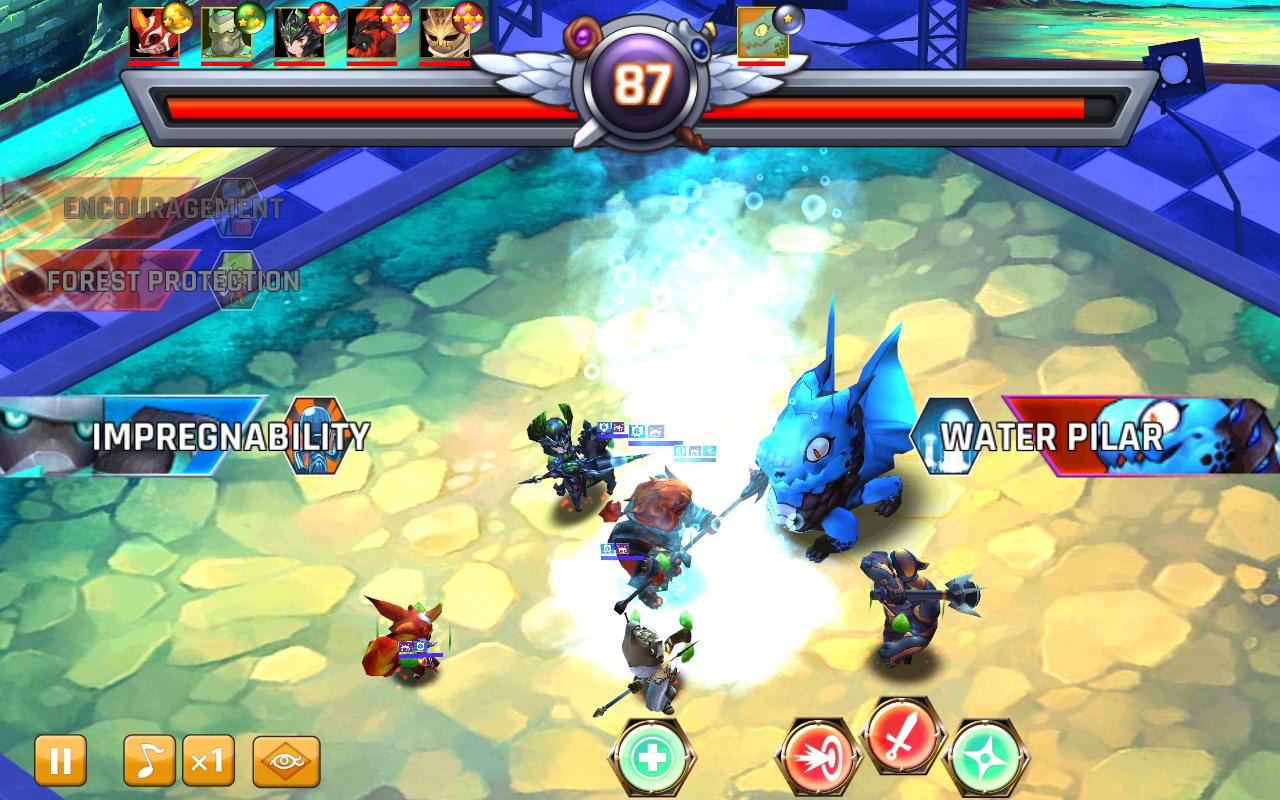Select the wooden mask creature portrait
Image resolution: width=1280 pixels, height=800 pixels.
pos(444,33)
